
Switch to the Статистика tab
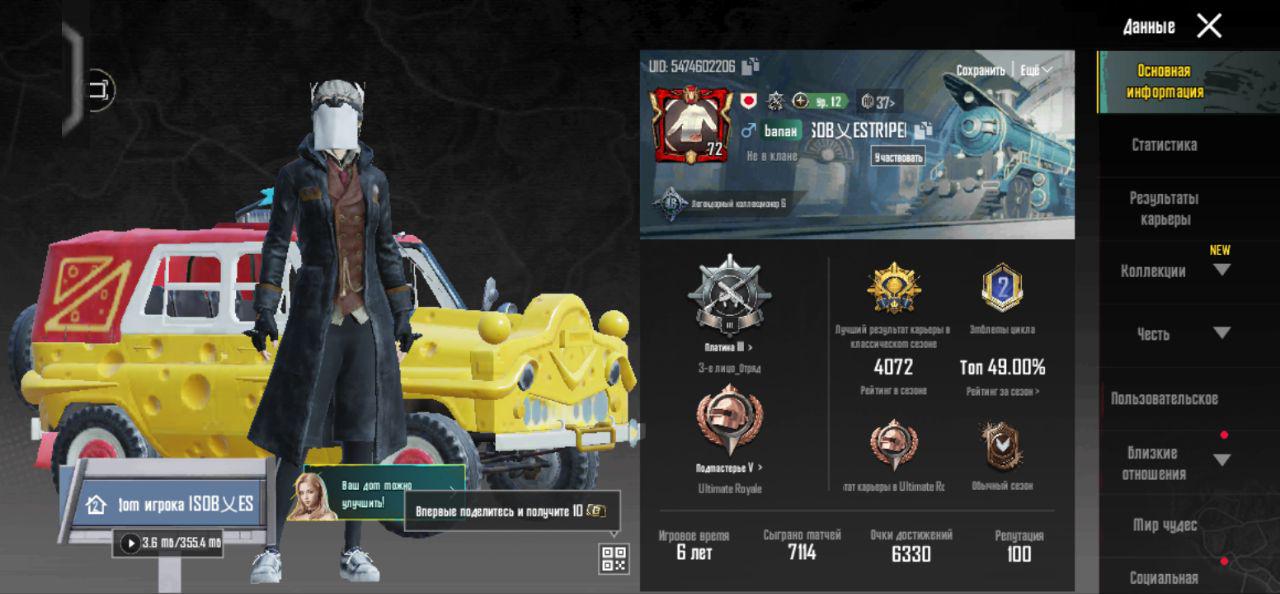pyautogui.click(x=1164, y=145)
